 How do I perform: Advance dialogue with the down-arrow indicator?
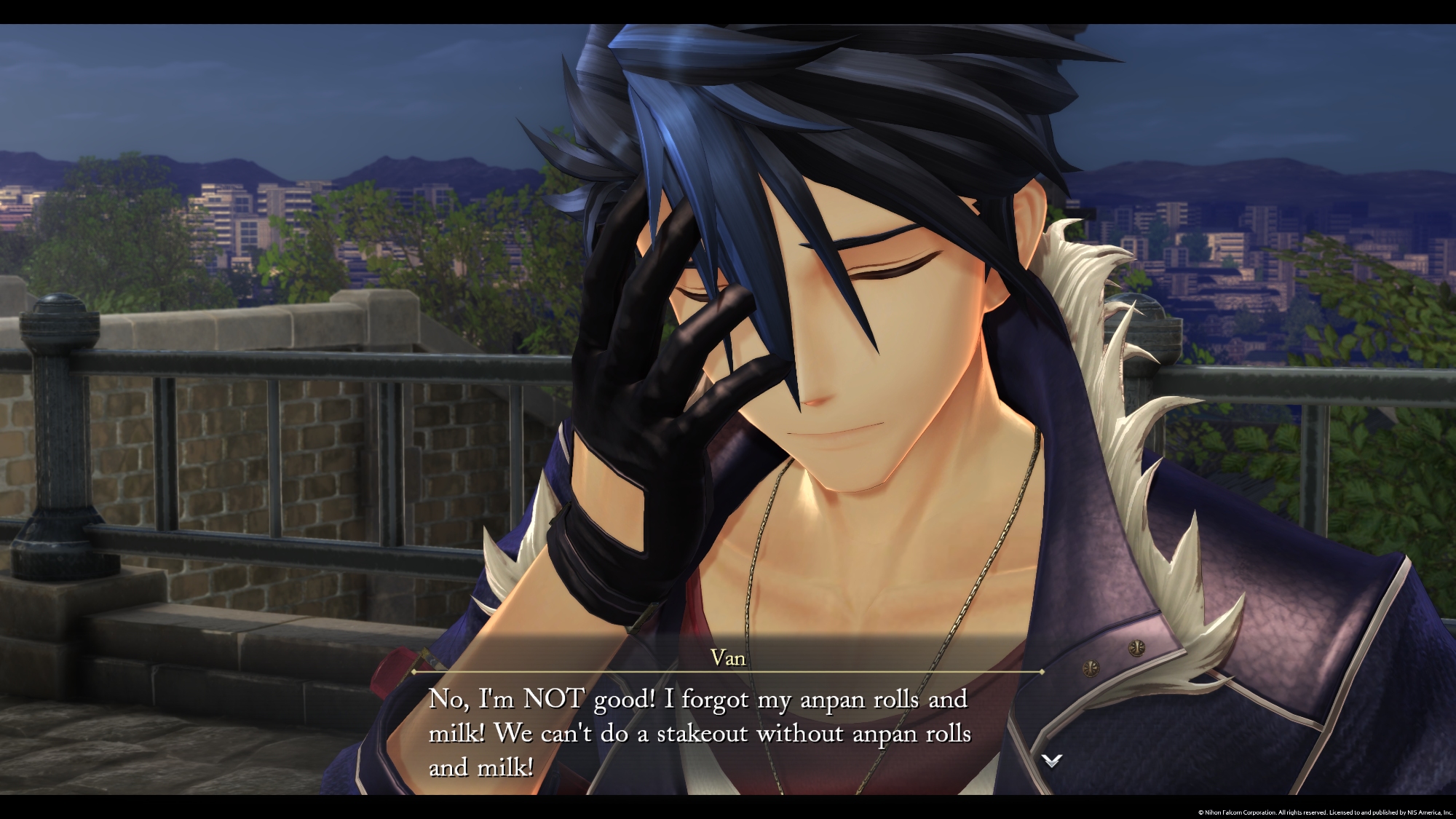pos(1051,761)
